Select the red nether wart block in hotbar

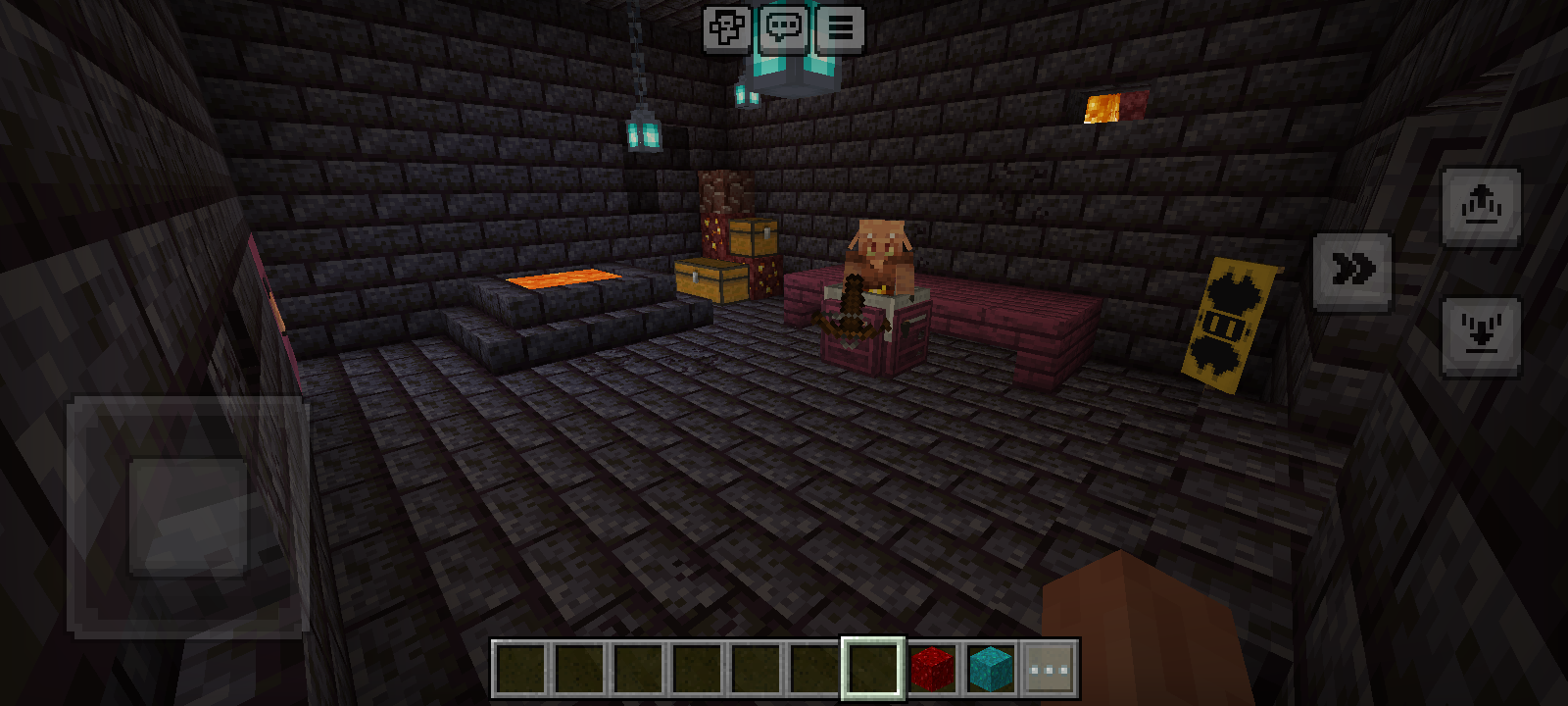click(x=932, y=668)
